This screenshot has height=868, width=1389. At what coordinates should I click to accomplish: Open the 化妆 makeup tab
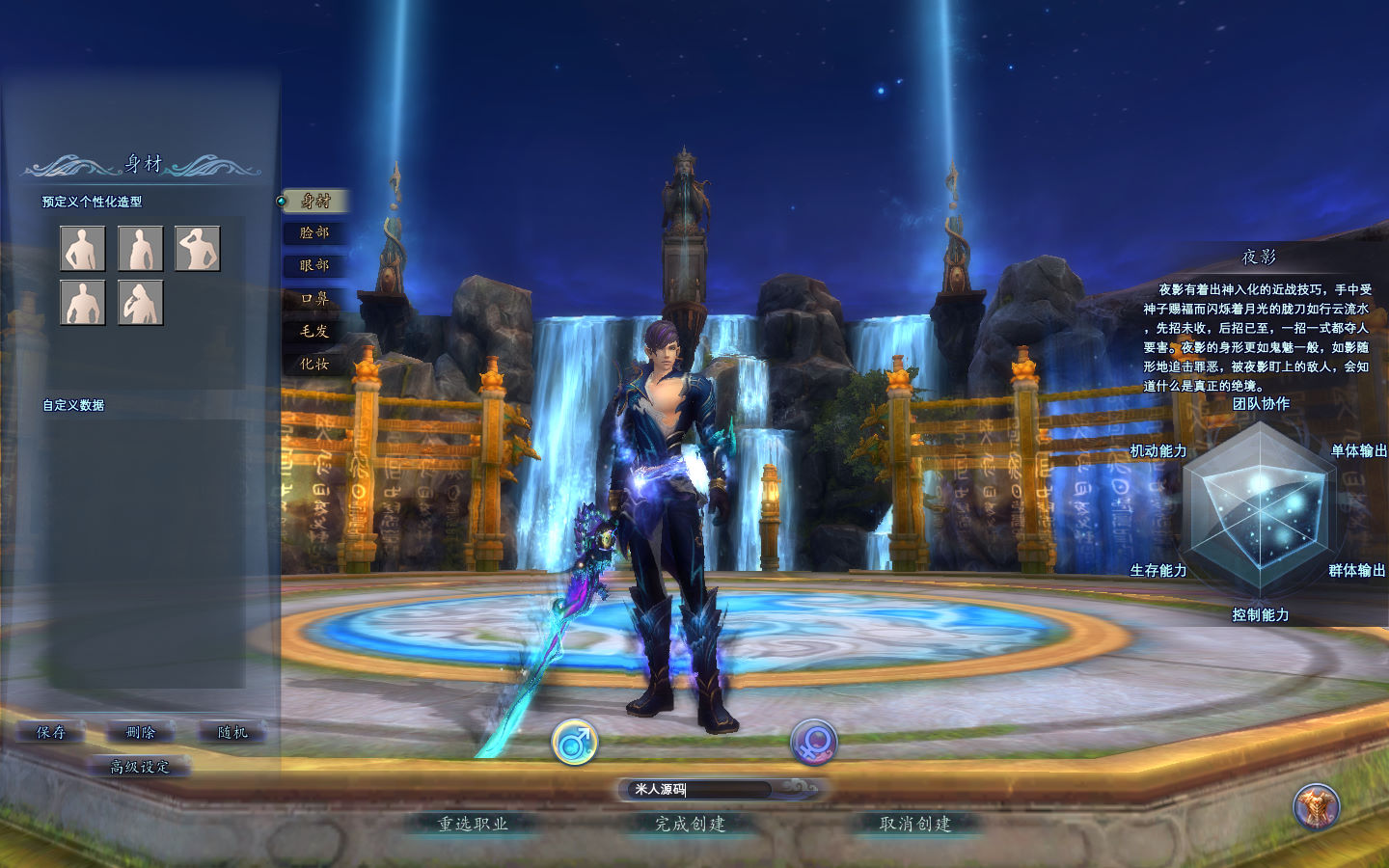pos(314,365)
